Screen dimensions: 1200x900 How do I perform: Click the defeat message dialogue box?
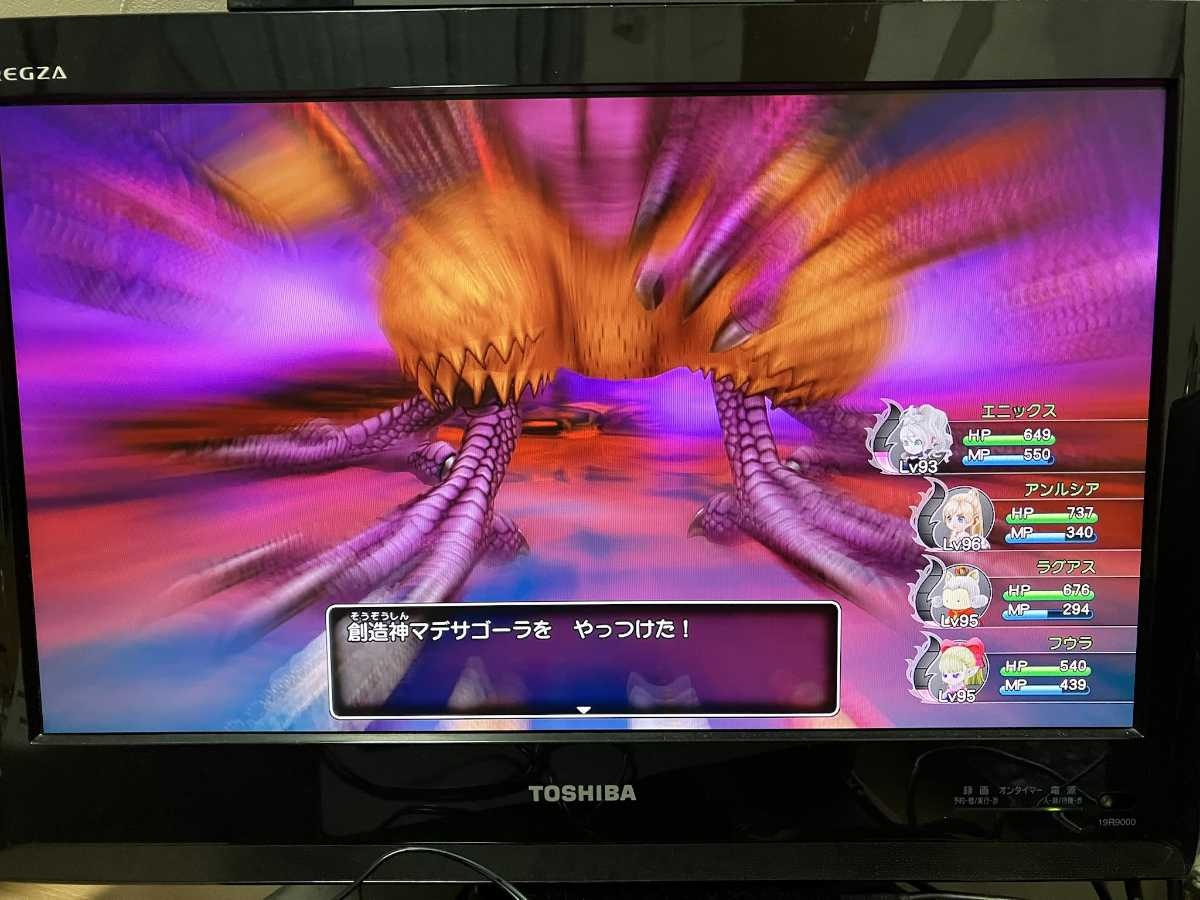(584, 659)
